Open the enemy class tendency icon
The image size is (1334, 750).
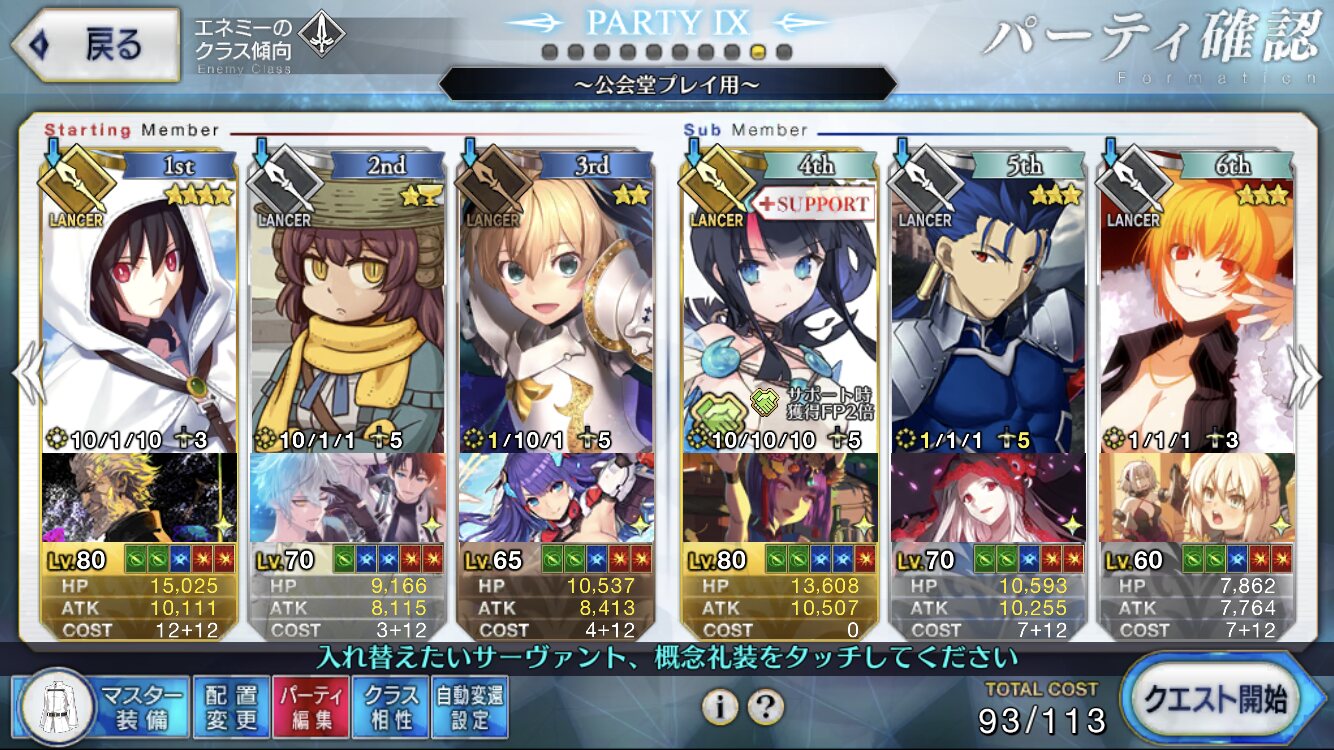click(322, 35)
